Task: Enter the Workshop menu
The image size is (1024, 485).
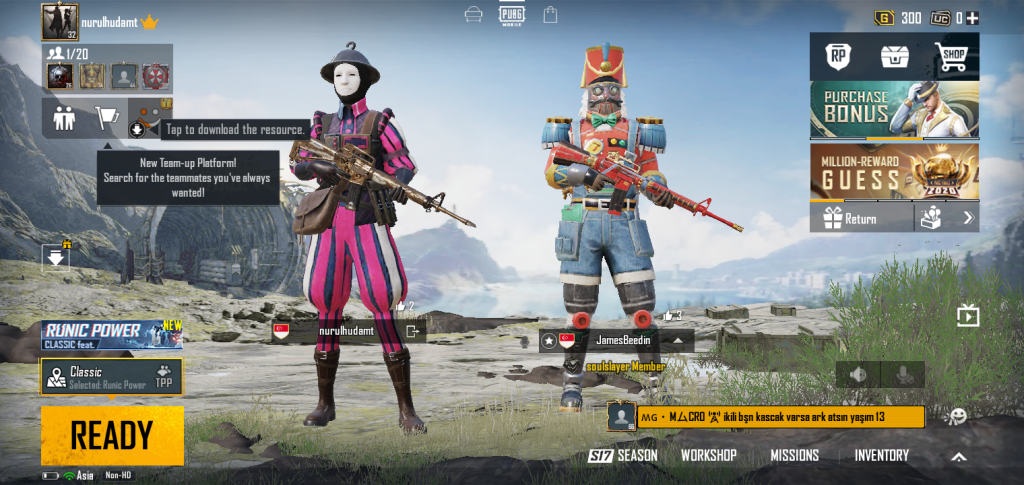Action: pos(708,456)
